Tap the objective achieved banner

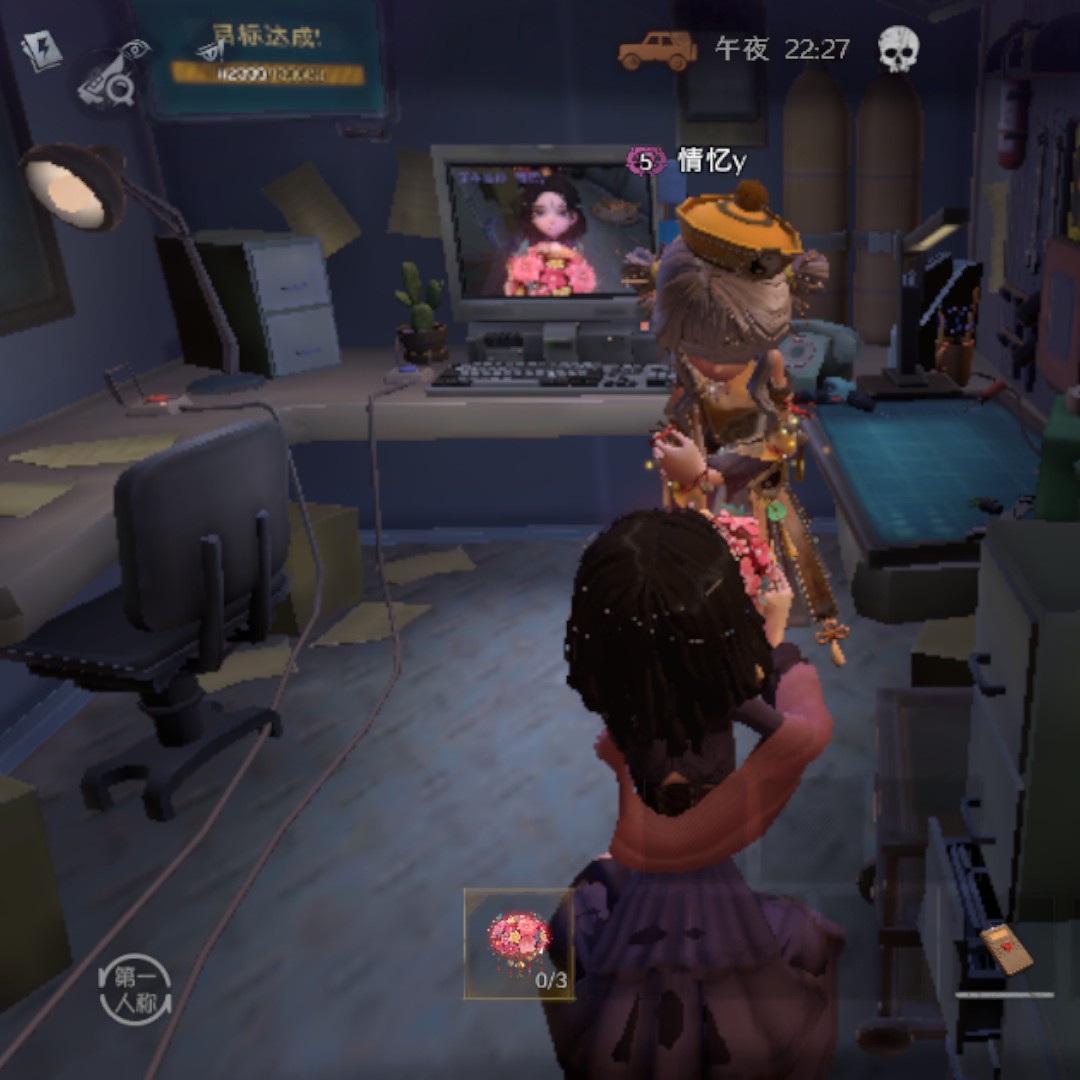click(267, 56)
